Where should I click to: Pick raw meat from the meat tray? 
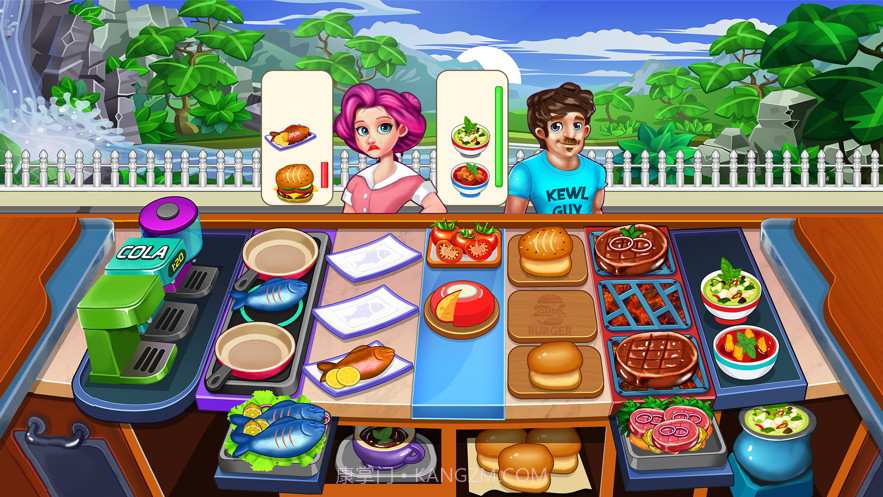coord(664,423)
